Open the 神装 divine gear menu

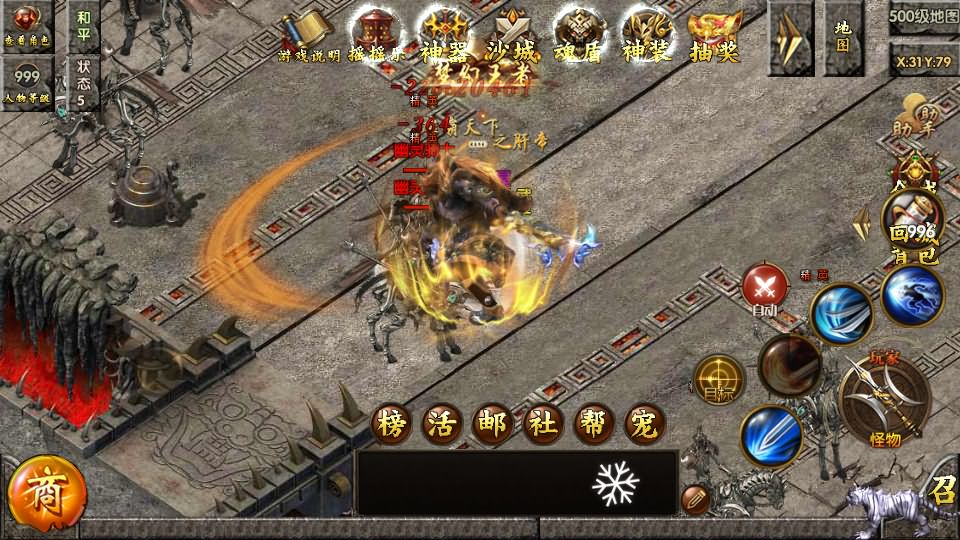point(646,37)
